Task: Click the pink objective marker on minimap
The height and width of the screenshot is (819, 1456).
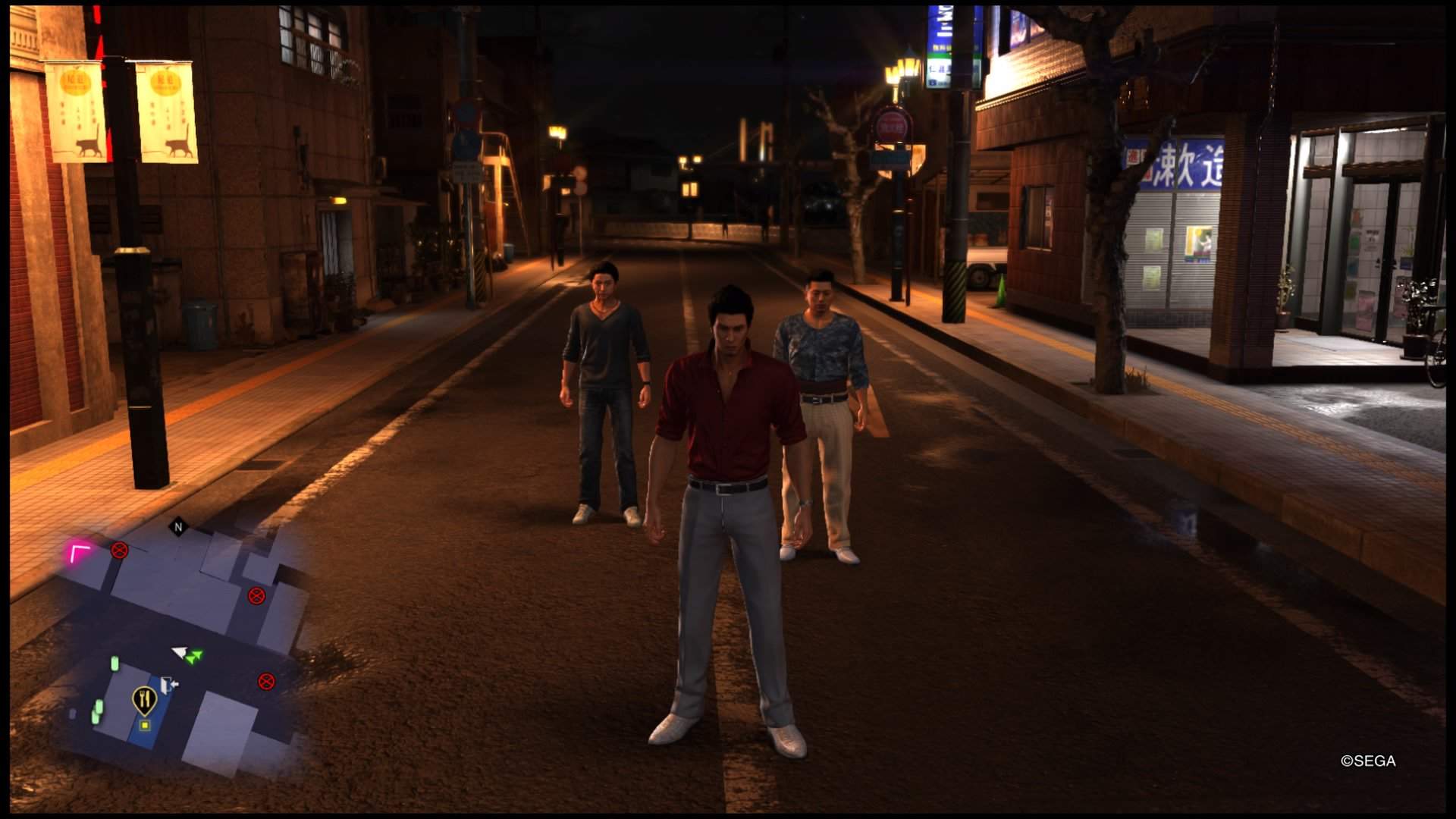Action: pyautogui.click(x=79, y=554)
